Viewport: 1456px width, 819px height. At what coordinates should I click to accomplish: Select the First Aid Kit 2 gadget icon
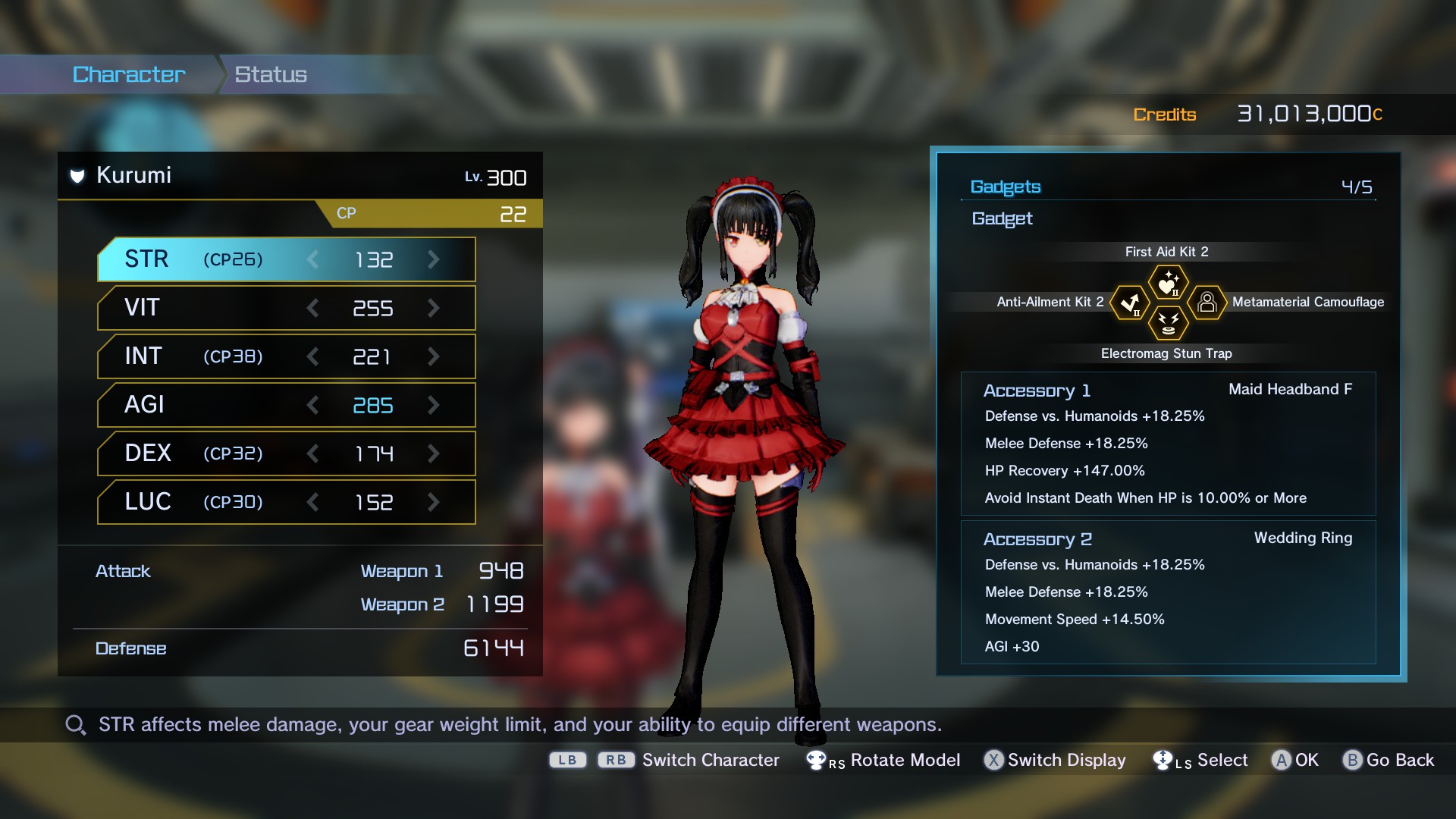pyautogui.click(x=1168, y=284)
